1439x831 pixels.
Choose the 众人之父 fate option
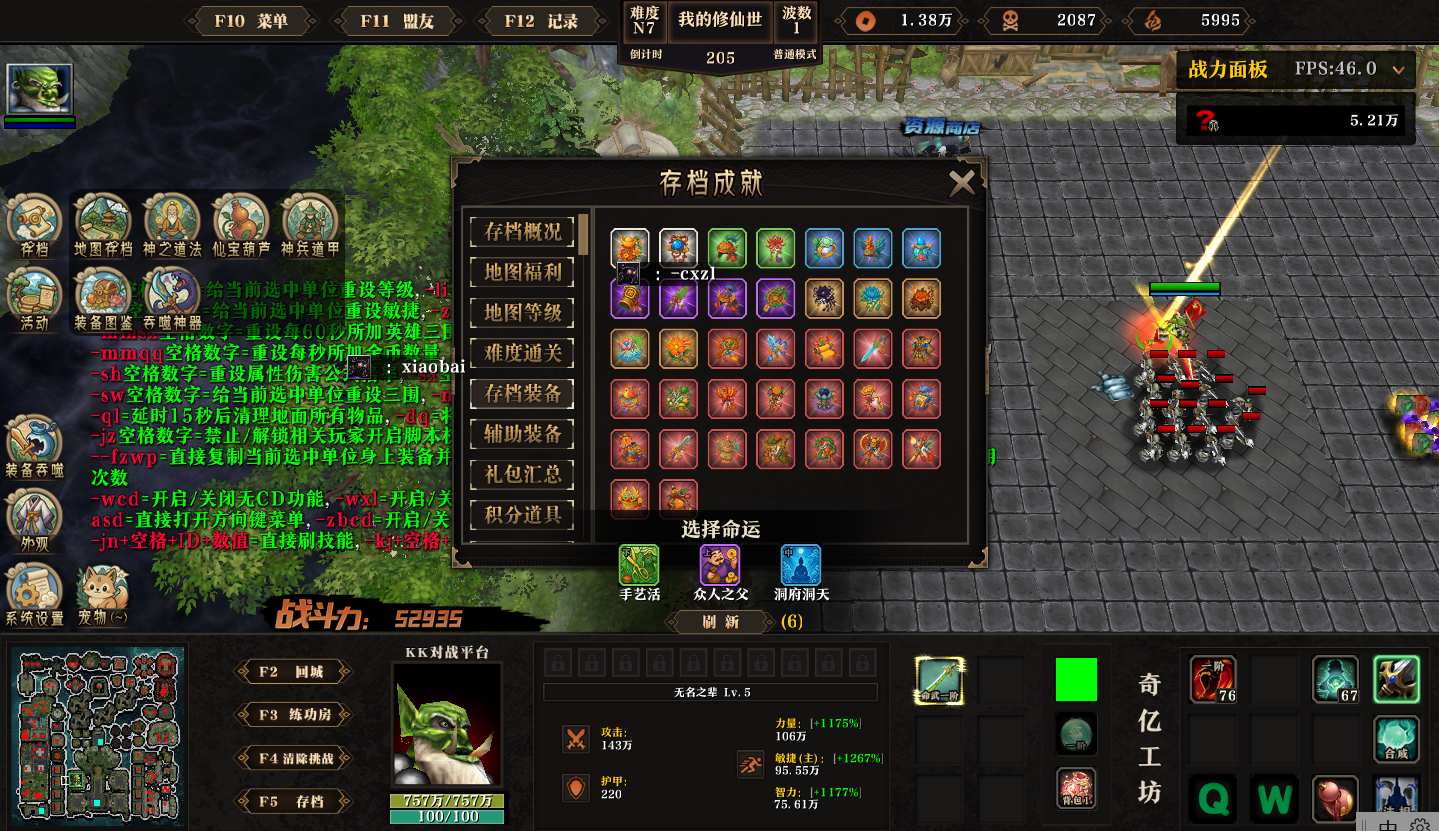(x=720, y=566)
